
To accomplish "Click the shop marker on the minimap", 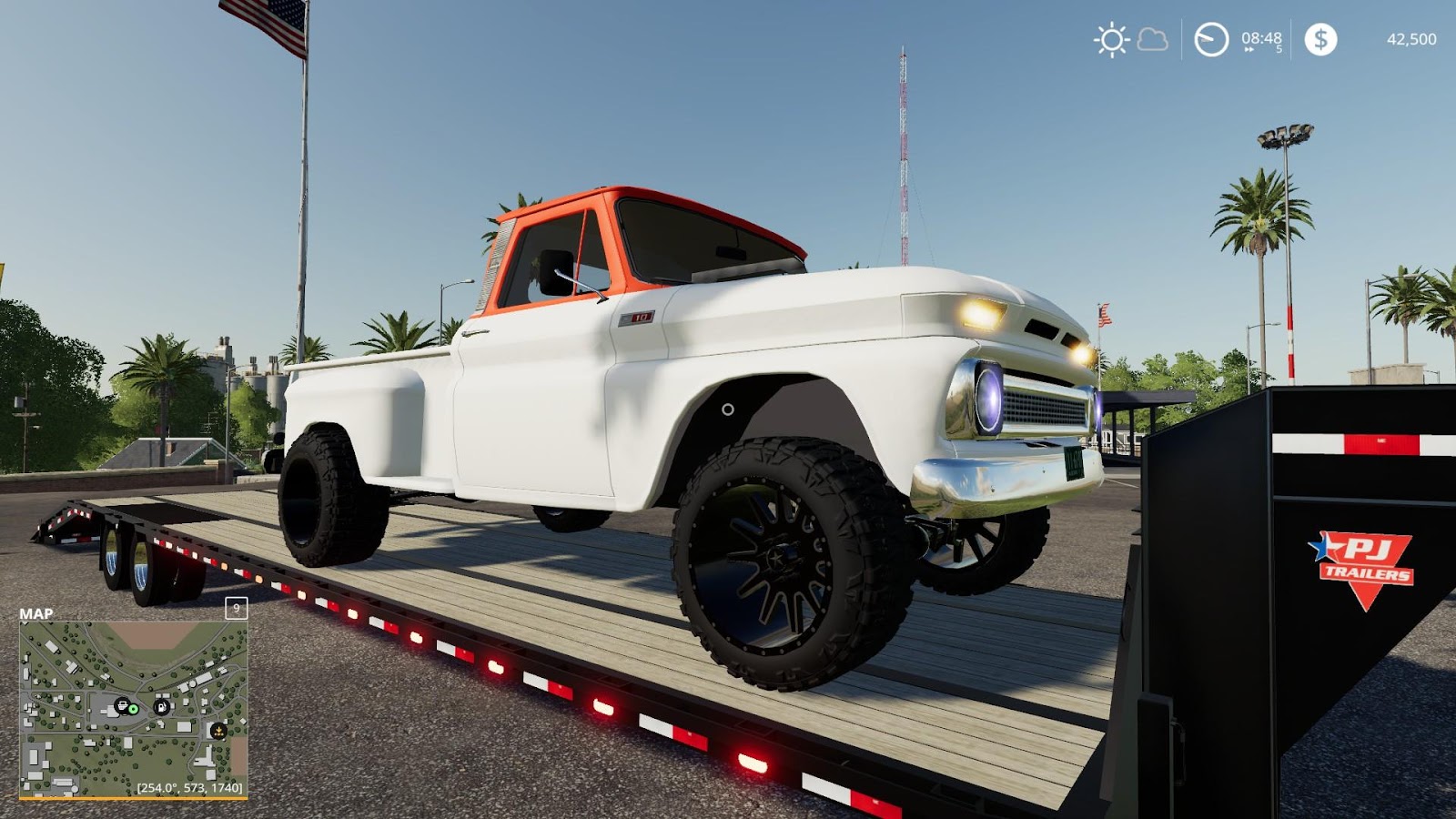I will pyautogui.click(x=123, y=706).
